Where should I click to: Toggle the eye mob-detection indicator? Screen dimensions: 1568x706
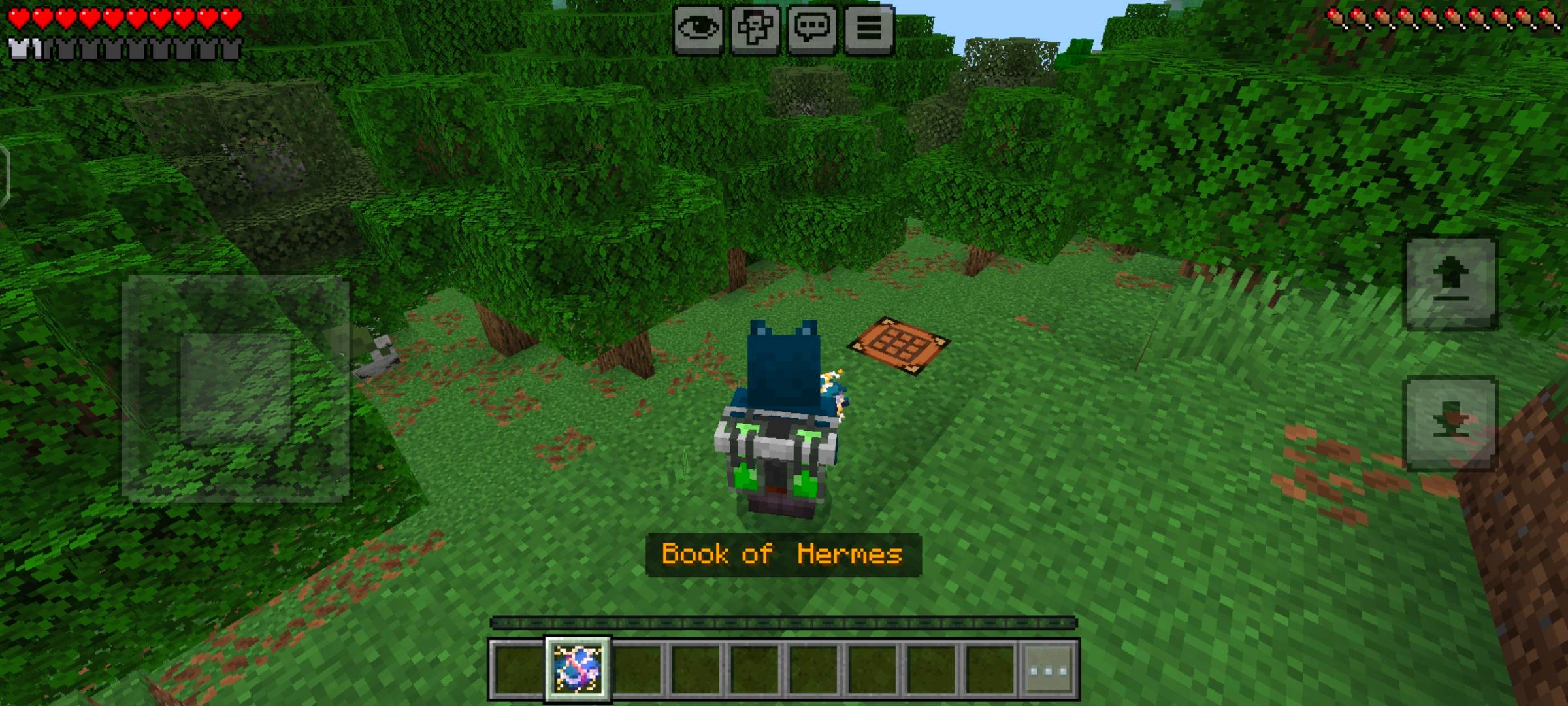(700, 28)
